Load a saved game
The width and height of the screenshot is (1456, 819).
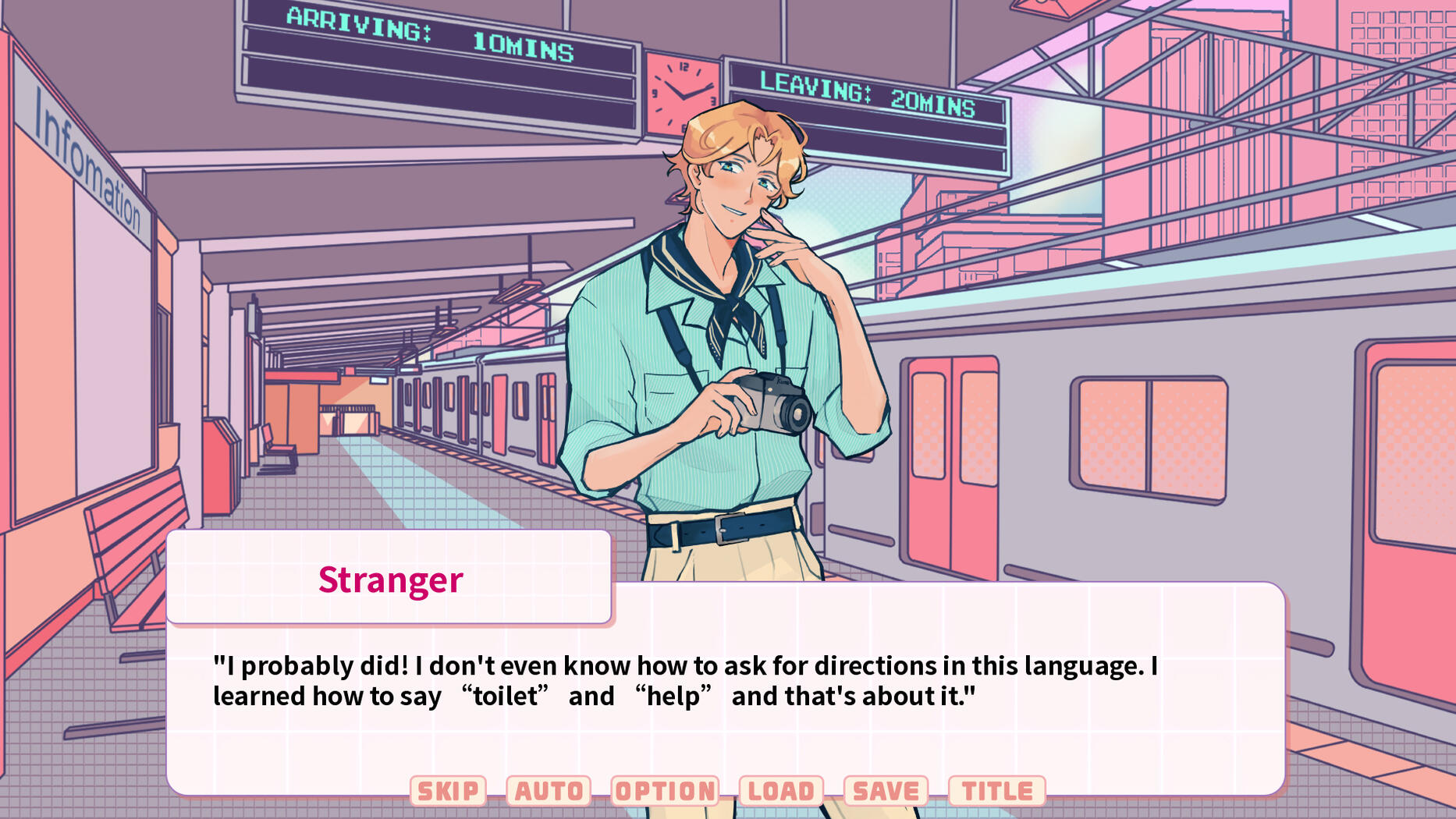point(781,791)
